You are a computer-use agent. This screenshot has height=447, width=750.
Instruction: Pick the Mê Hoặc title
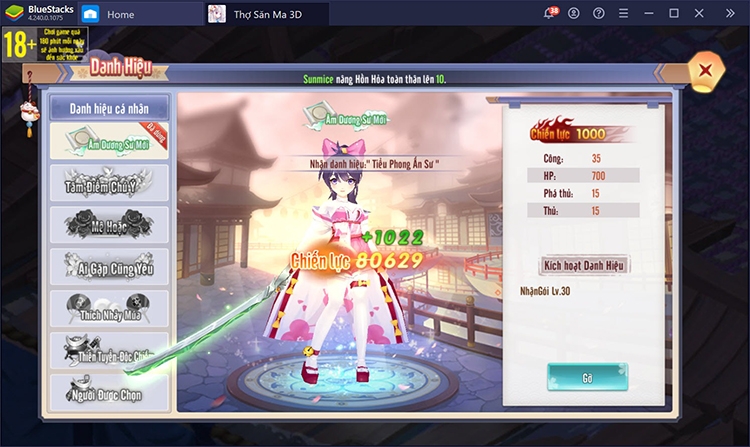pos(110,225)
